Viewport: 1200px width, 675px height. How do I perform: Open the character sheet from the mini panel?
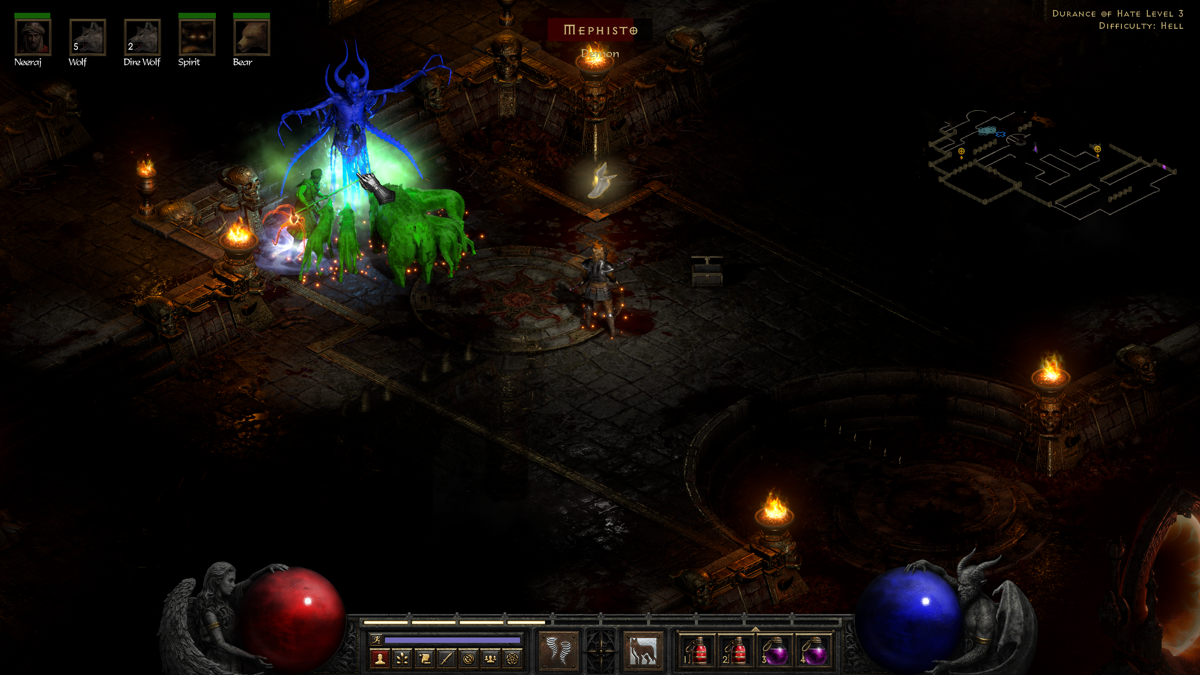pyautogui.click(x=379, y=658)
